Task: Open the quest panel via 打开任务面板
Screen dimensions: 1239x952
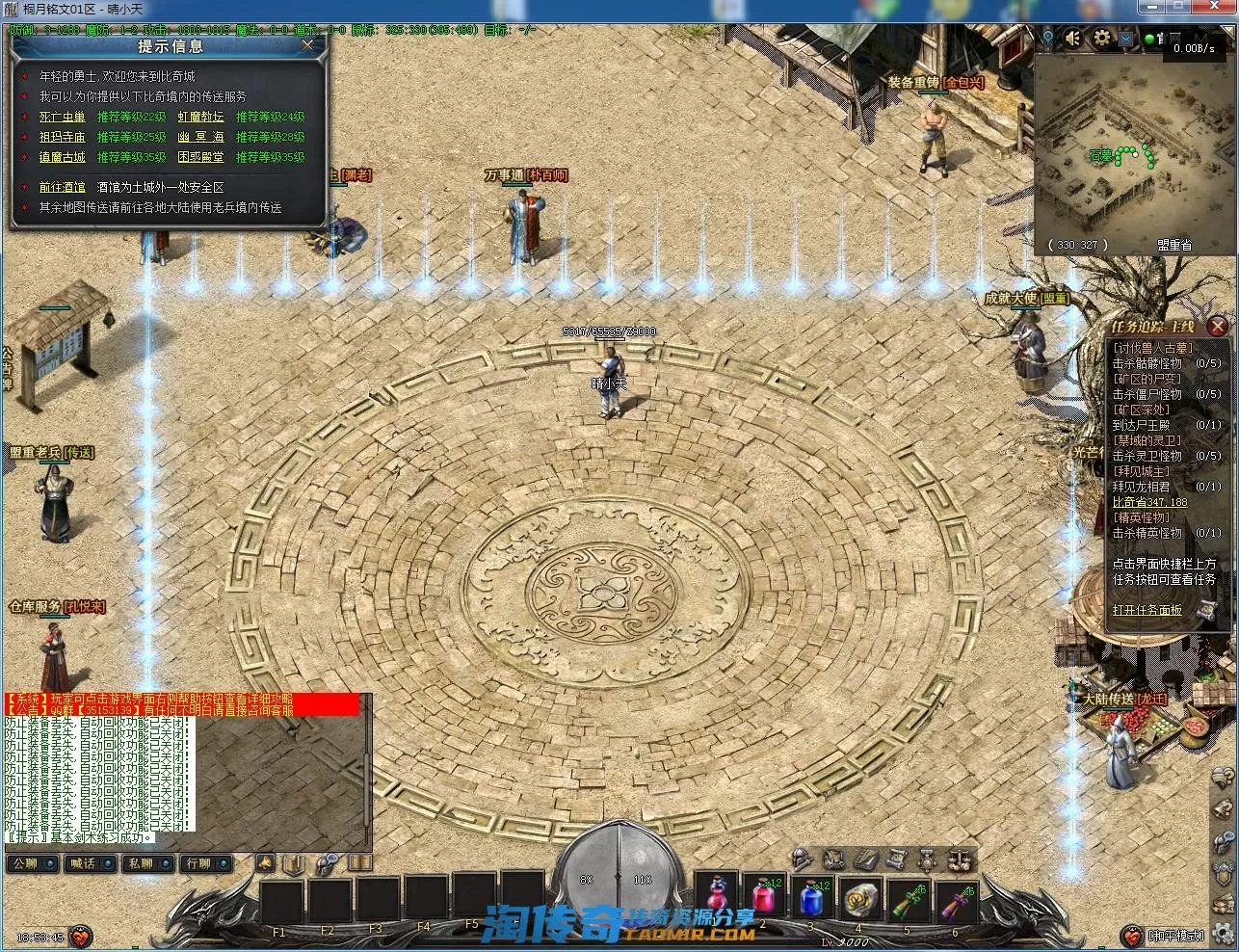Action: pyautogui.click(x=1147, y=610)
